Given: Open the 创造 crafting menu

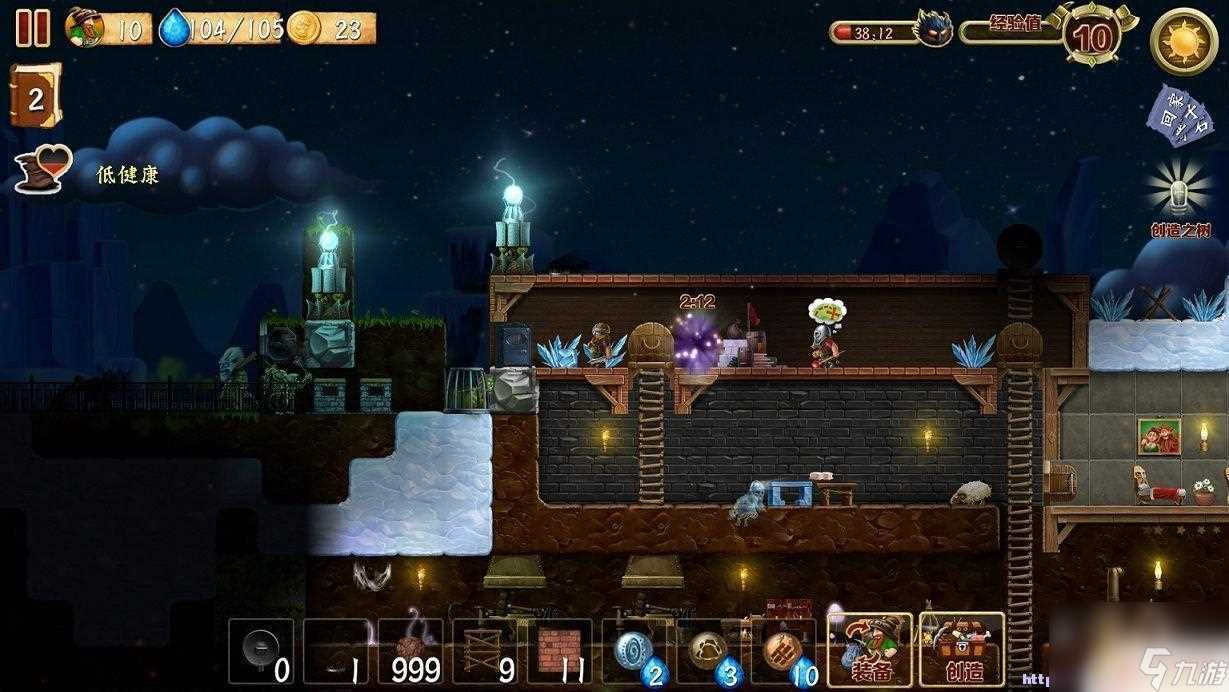Looking at the screenshot, I should 961,649.
